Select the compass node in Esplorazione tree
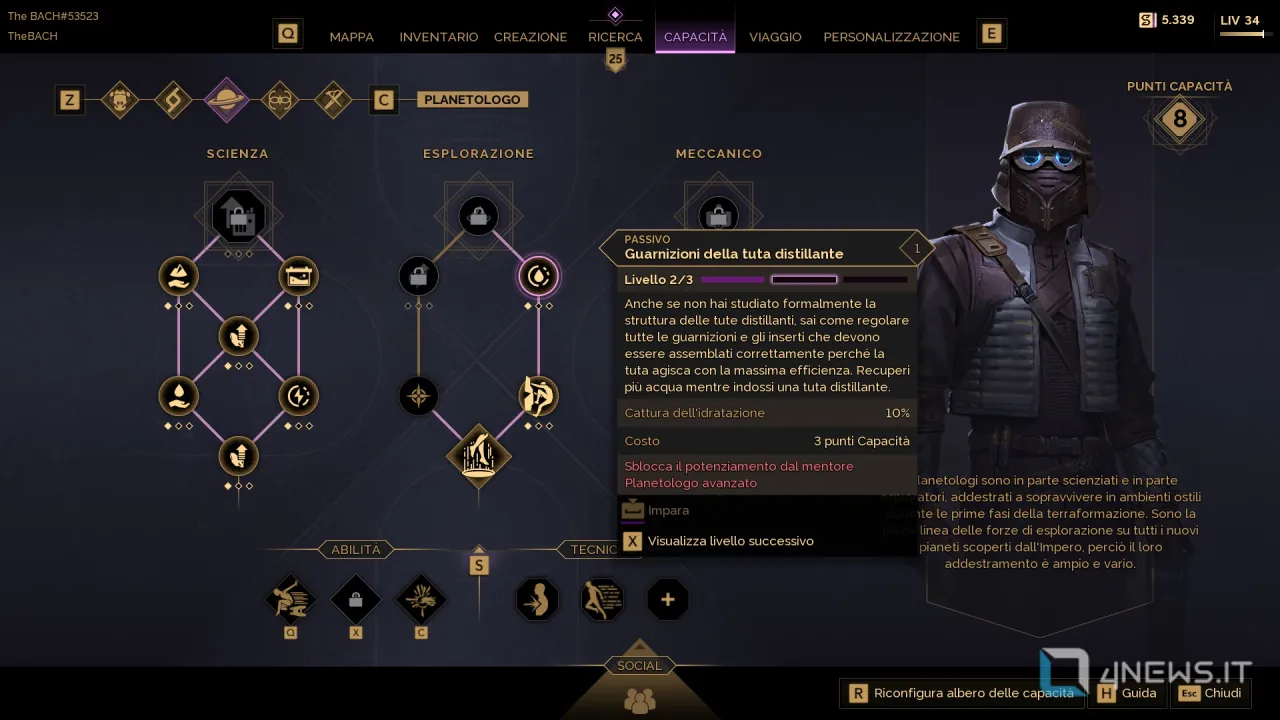The height and width of the screenshot is (720, 1280). click(418, 396)
